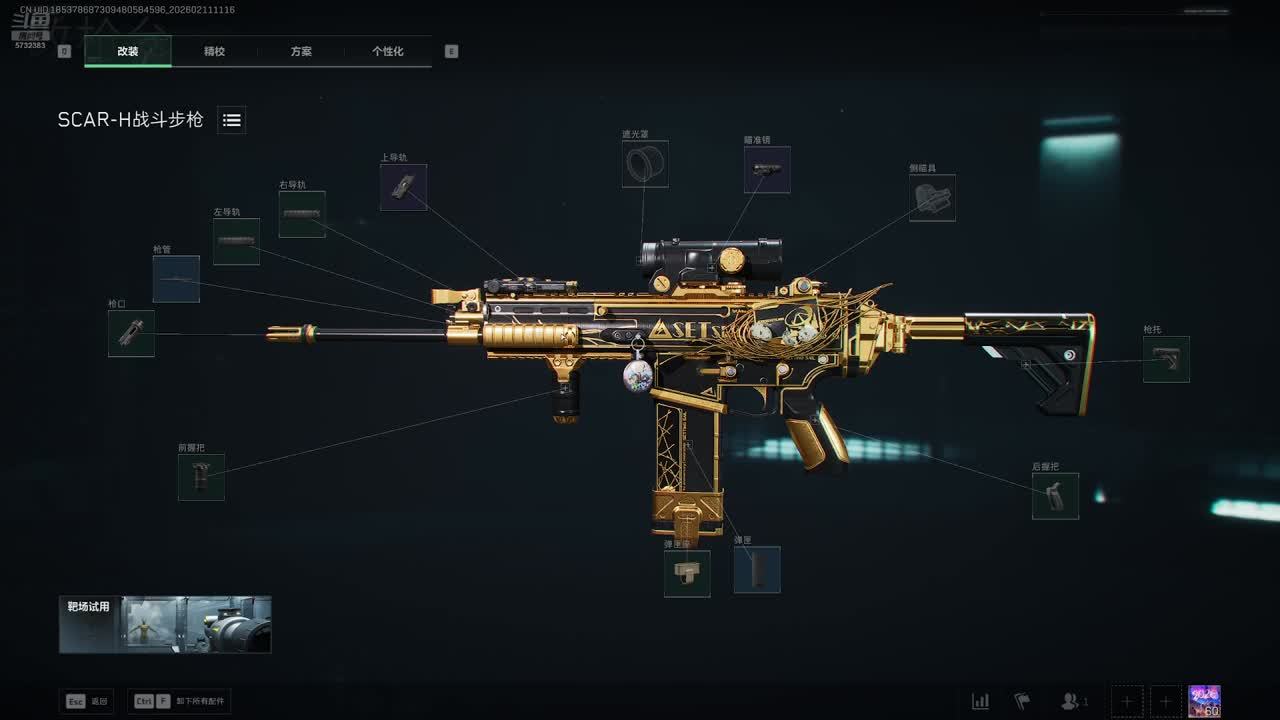
Task: Select the 个性化 personalization tab
Action: 388,51
